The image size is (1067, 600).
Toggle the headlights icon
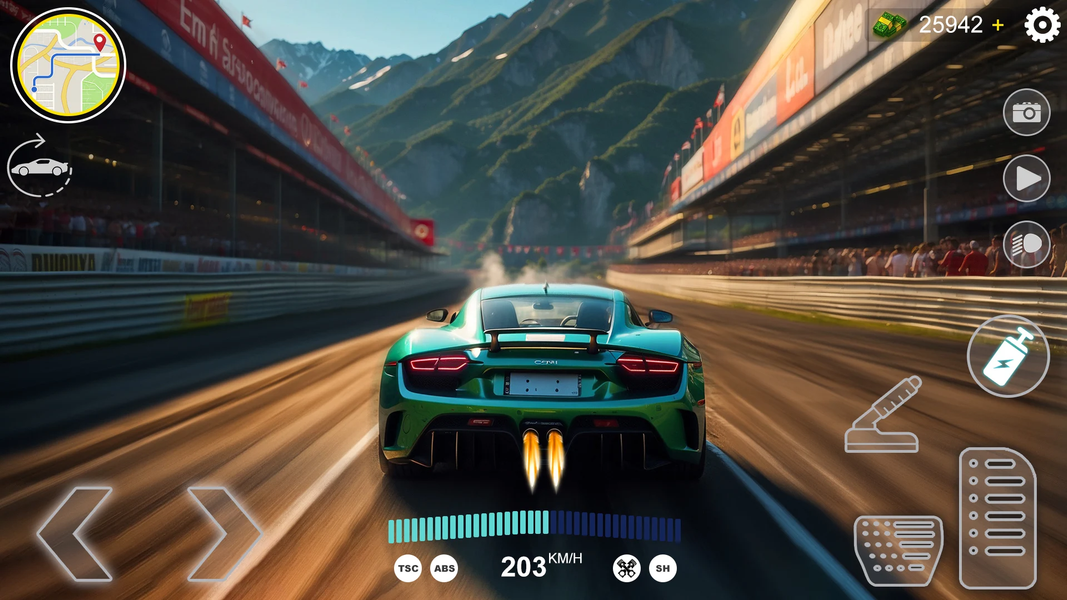pyautogui.click(x=1026, y=245)
